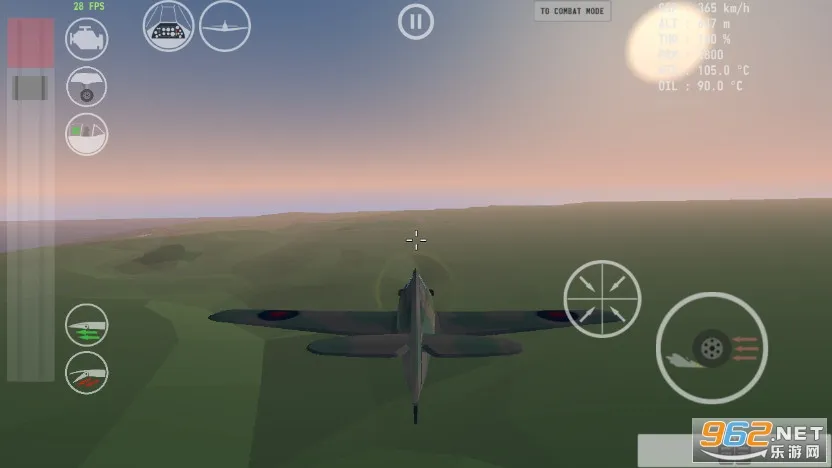Tap the flaps button with red arrows

[x=87, y=373]
